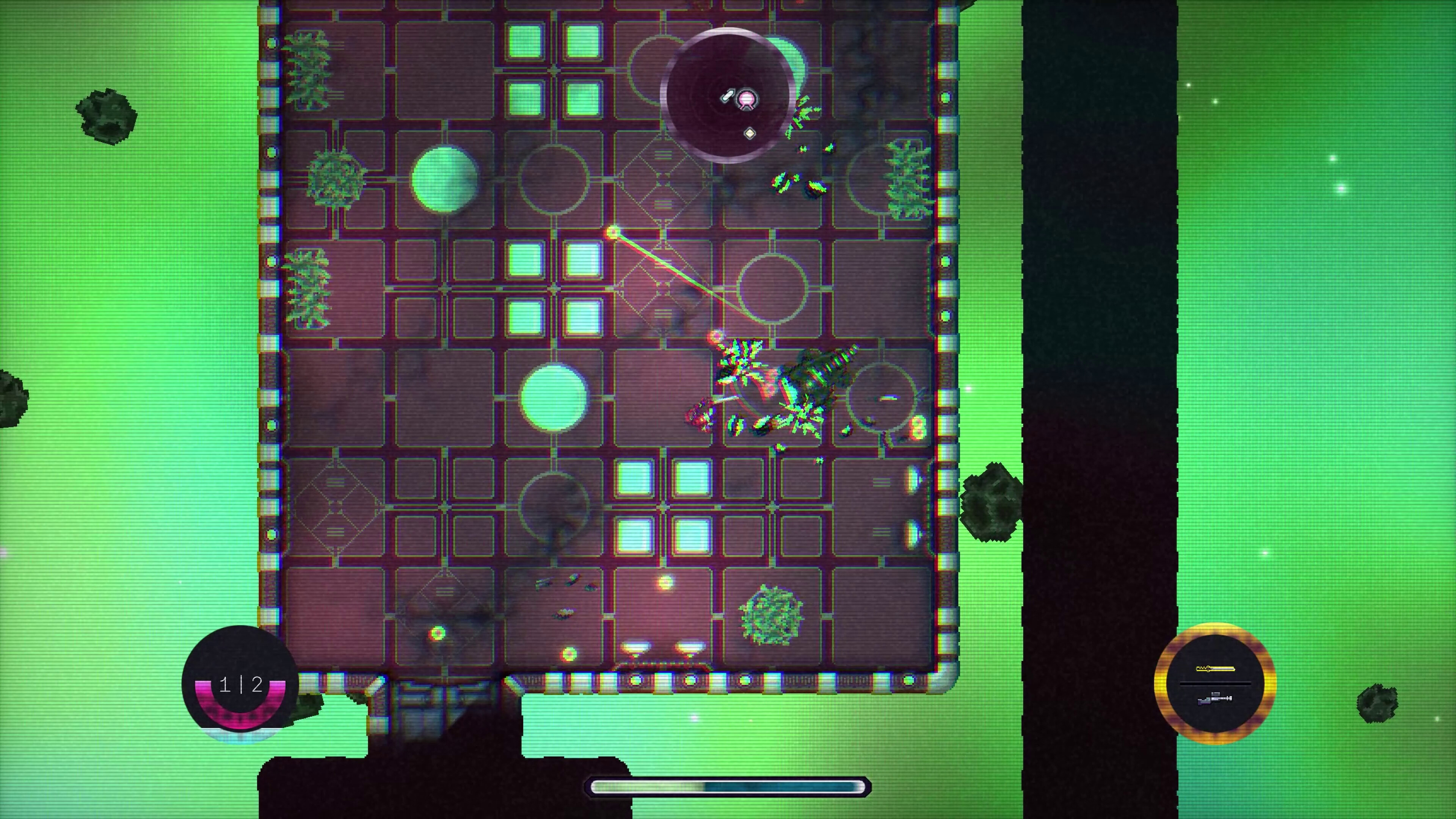Click the pink helmet icon on the minimap
The image size is (1456, 819).
pos(747,99)
